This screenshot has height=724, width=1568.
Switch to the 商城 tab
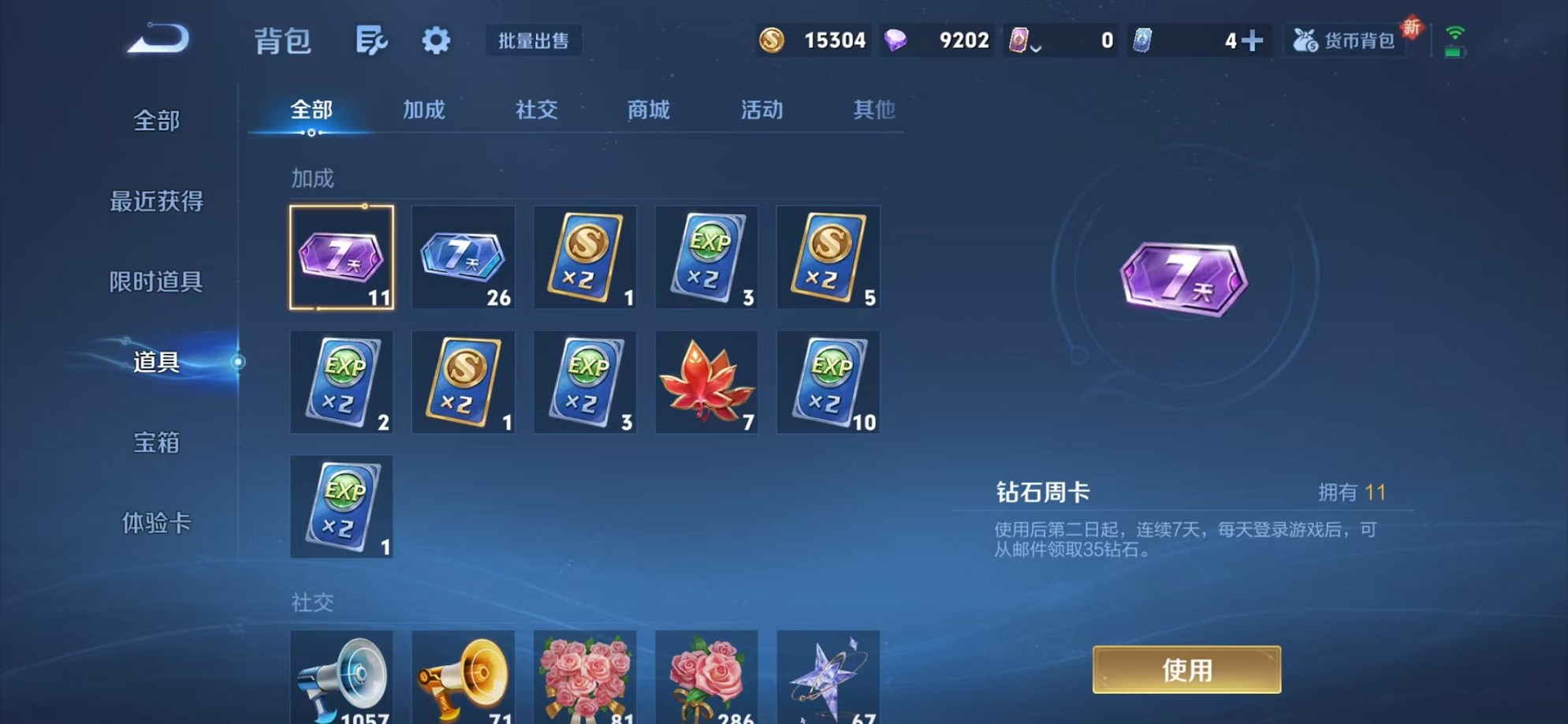(648, 110)
